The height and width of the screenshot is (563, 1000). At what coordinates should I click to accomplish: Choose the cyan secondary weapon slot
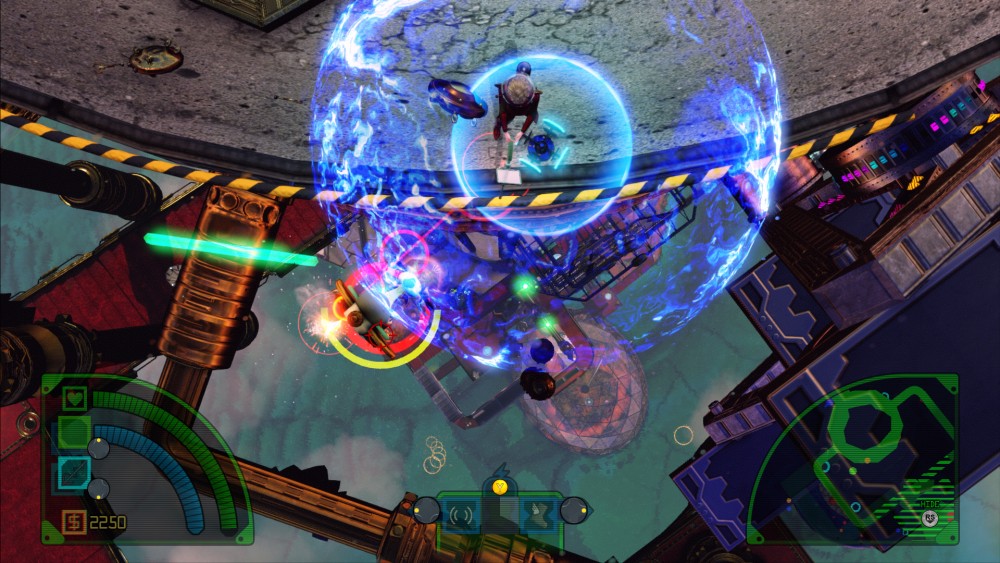72,471
